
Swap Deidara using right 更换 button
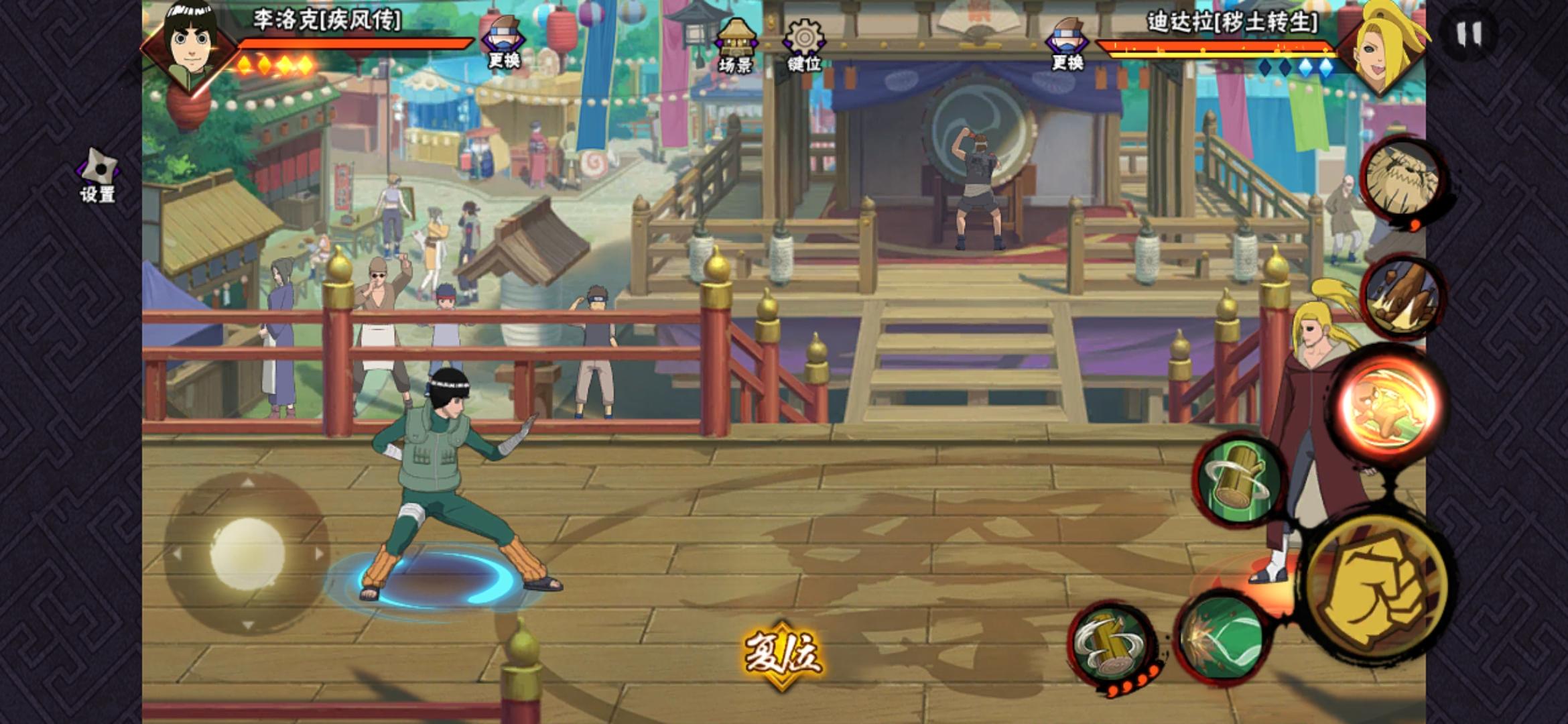[1067, 40]
